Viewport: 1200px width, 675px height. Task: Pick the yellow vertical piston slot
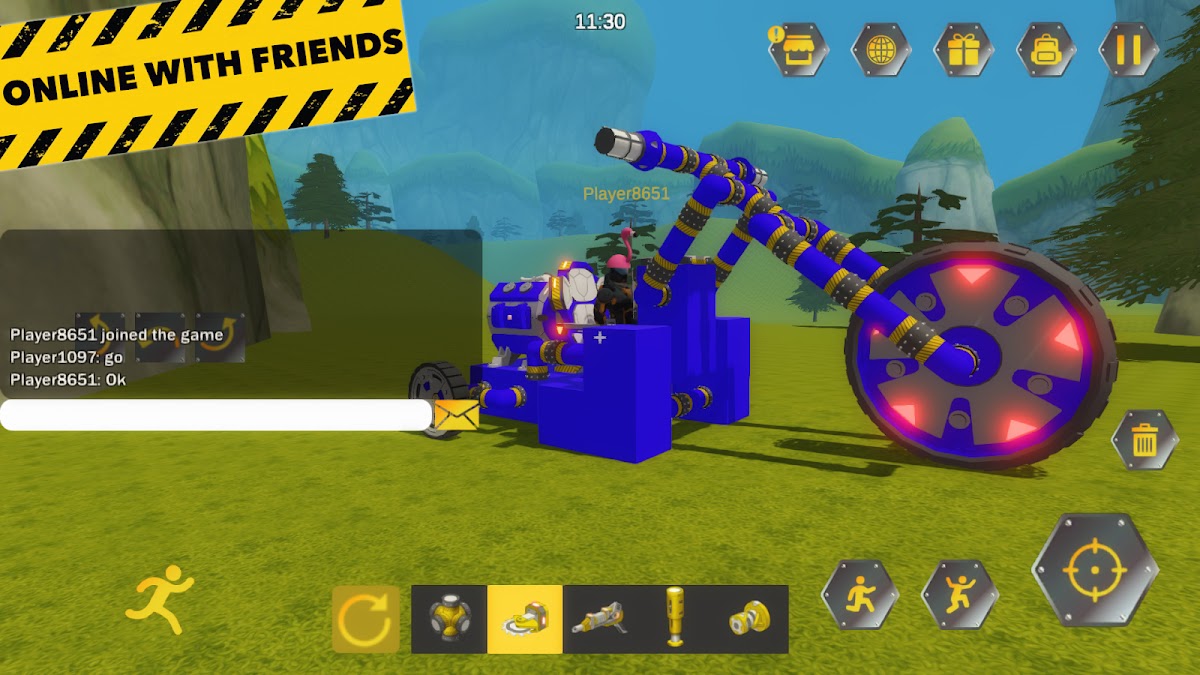[675, 619]
